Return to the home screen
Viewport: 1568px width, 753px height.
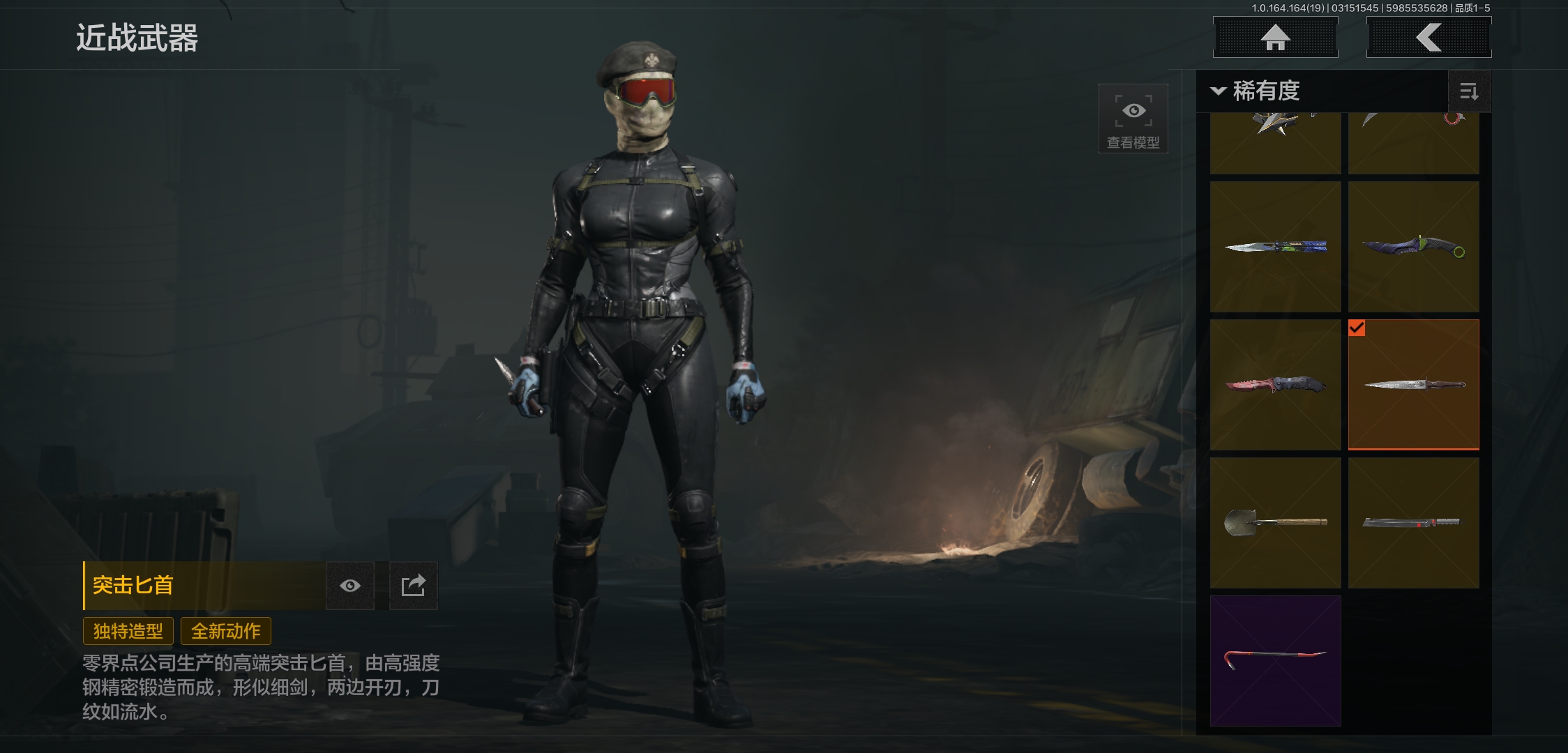click(x=1275, y=38)
